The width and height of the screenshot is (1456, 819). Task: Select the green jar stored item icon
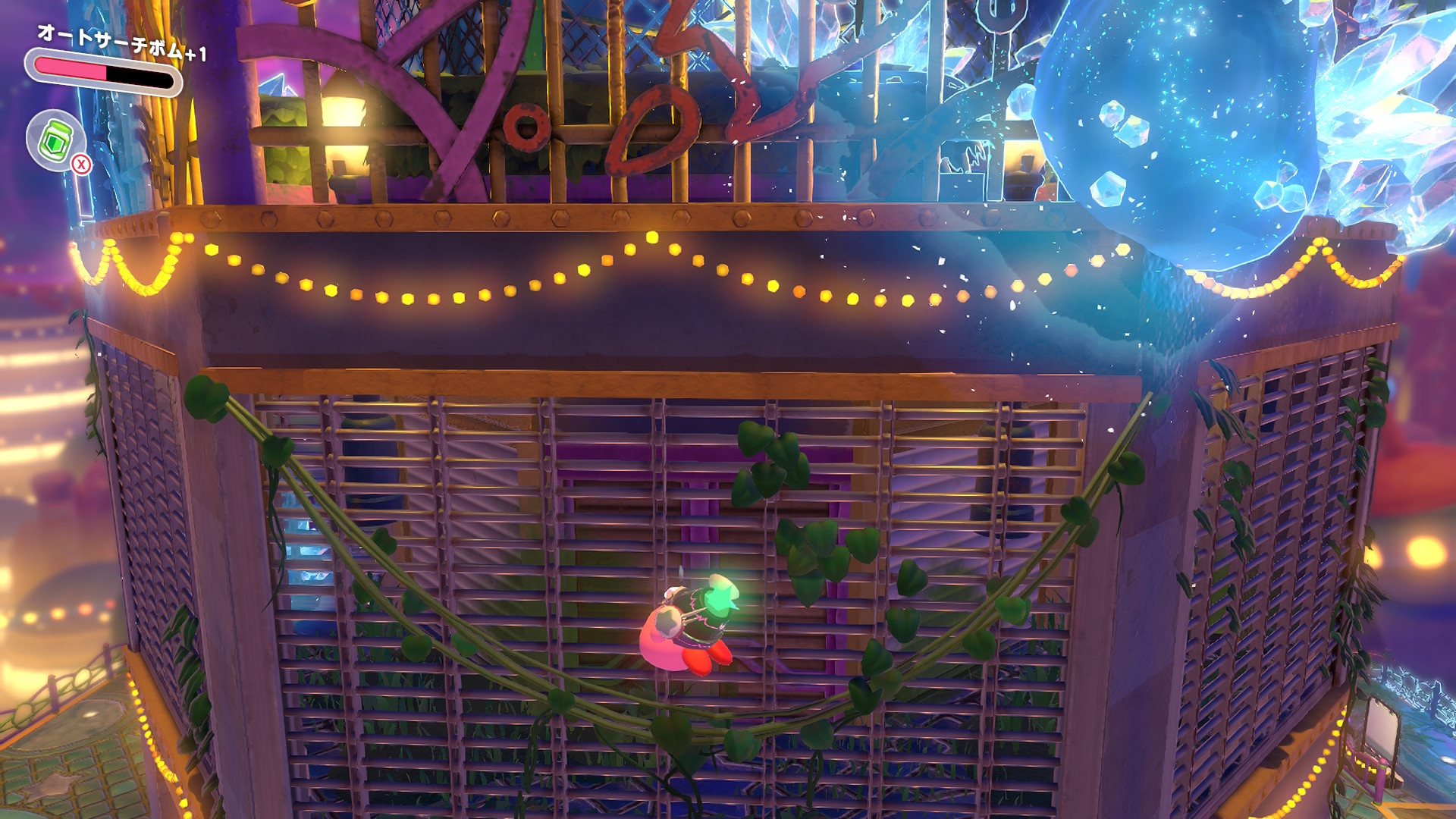click(x=55, y=140)
